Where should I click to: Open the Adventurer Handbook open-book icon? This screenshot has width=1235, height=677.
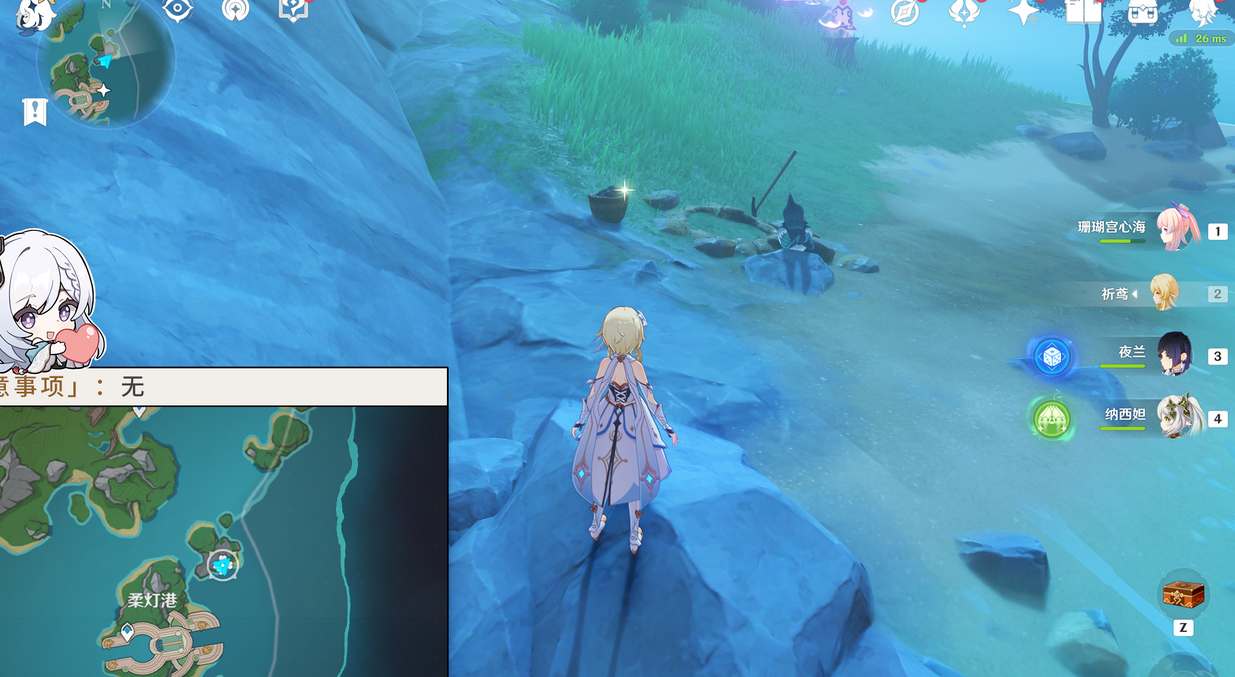pos(1083,11)
